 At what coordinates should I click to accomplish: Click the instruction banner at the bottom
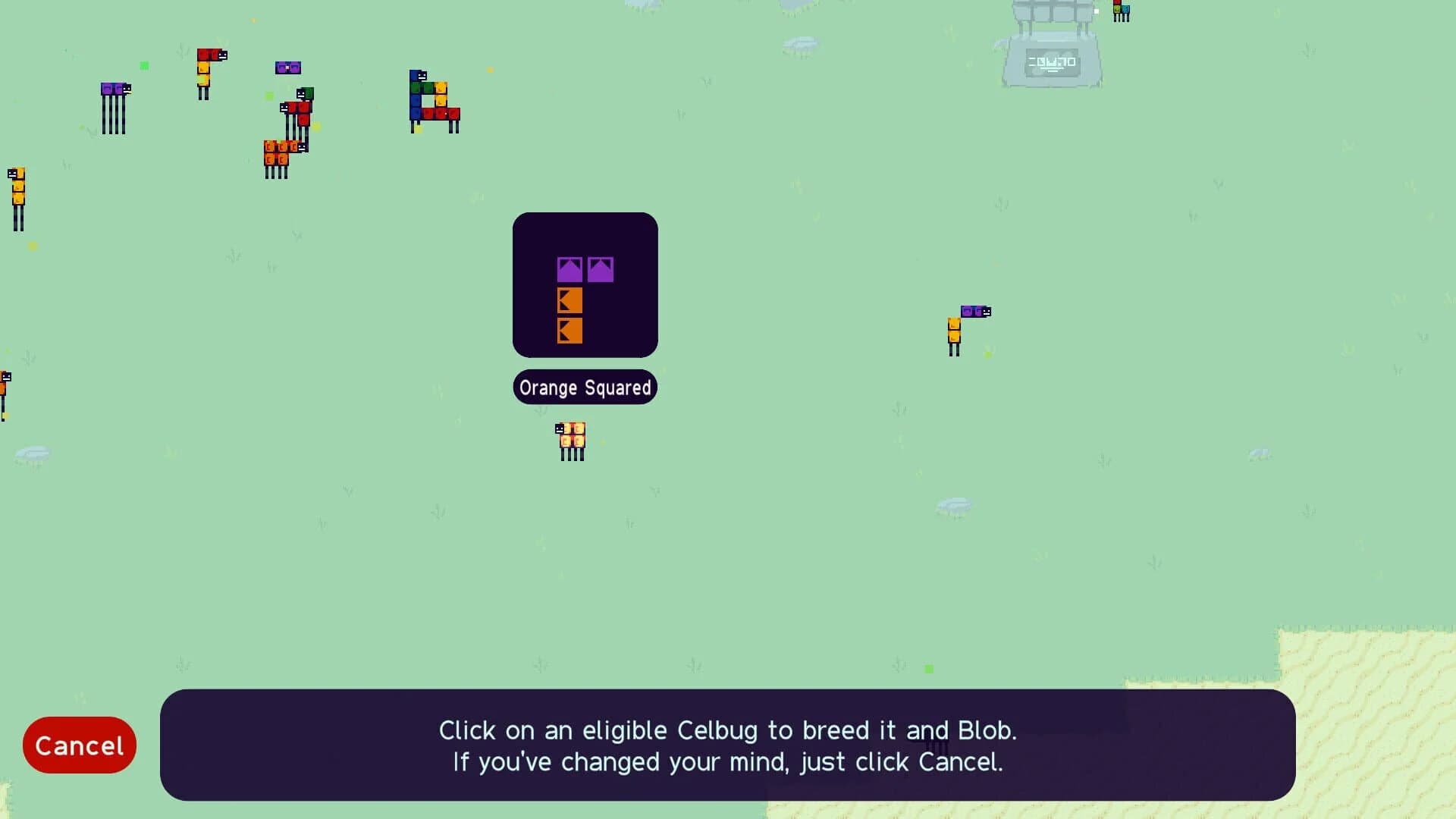(728, 747)
